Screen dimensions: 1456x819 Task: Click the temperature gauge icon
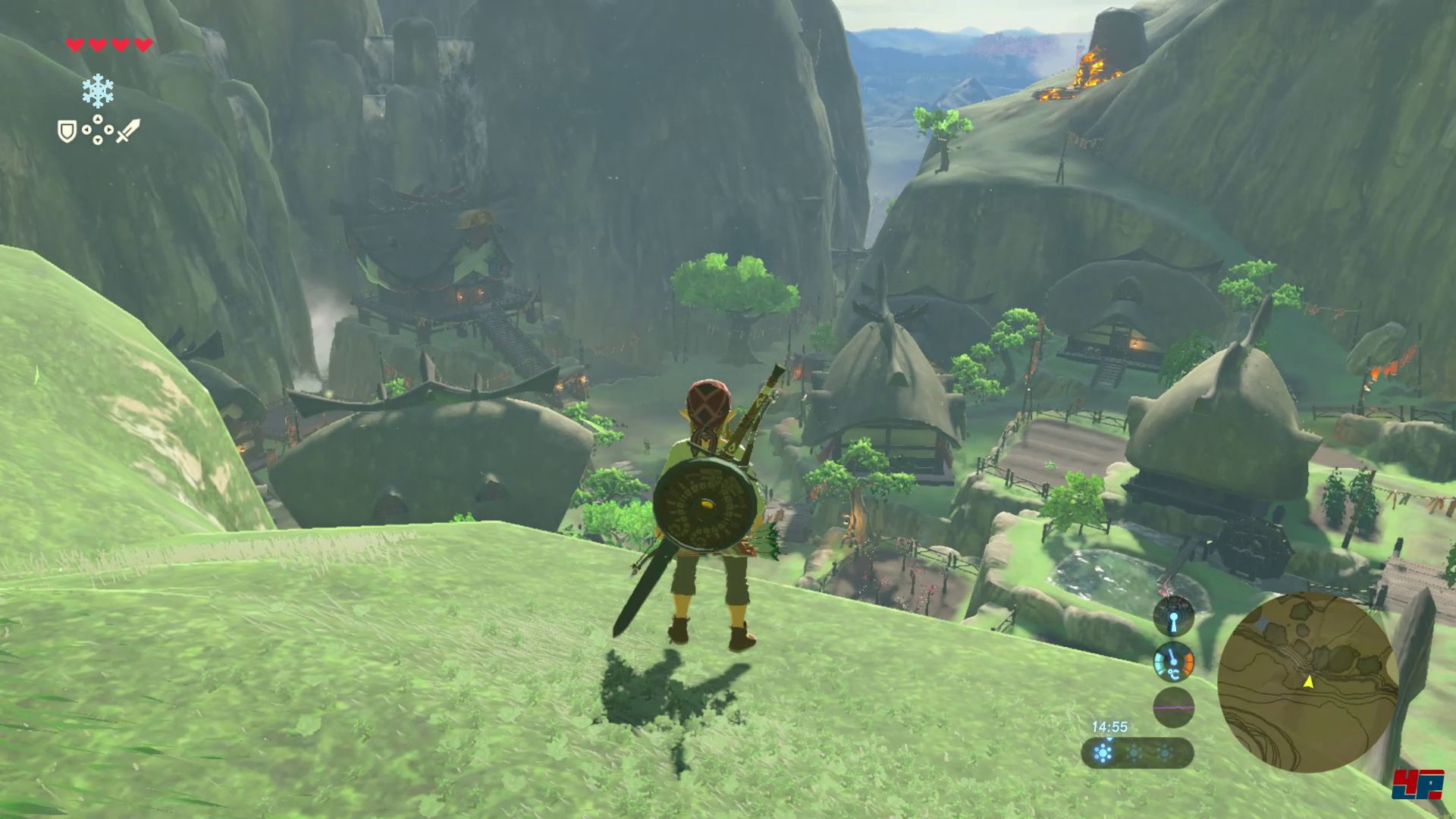1173,662
